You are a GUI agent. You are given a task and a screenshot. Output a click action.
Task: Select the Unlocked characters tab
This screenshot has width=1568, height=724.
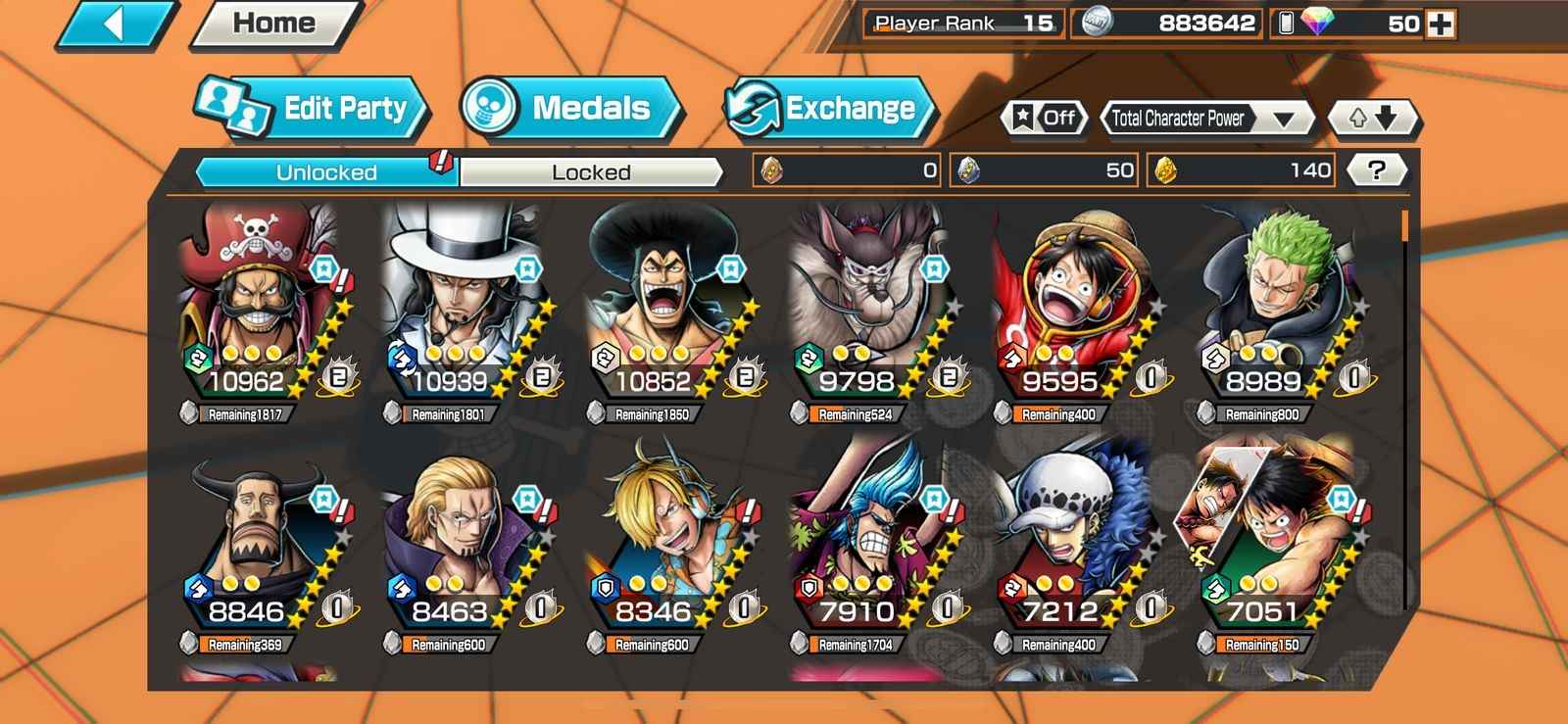(326, 172)
